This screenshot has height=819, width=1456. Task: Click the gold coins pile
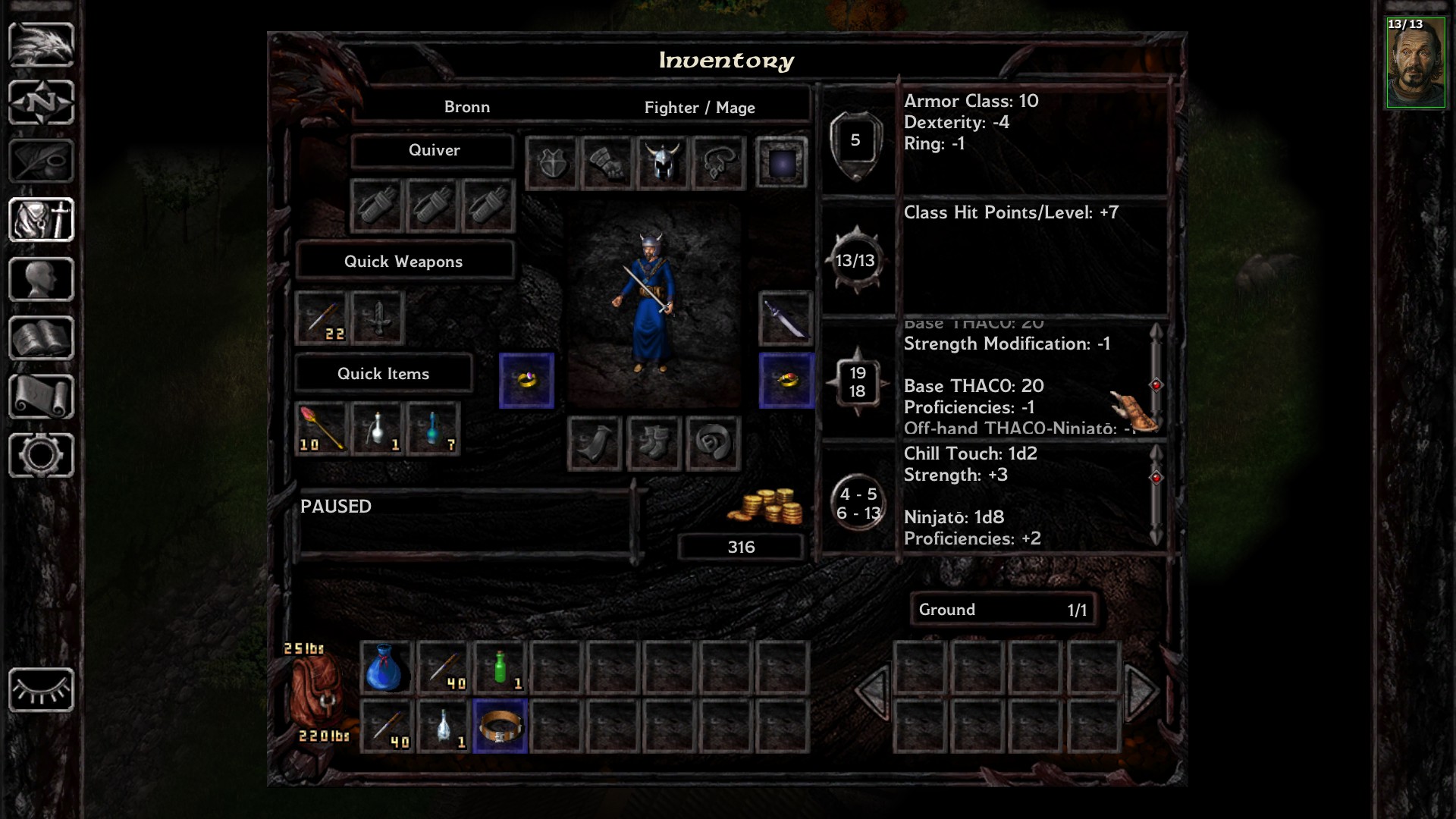[766, 506]
